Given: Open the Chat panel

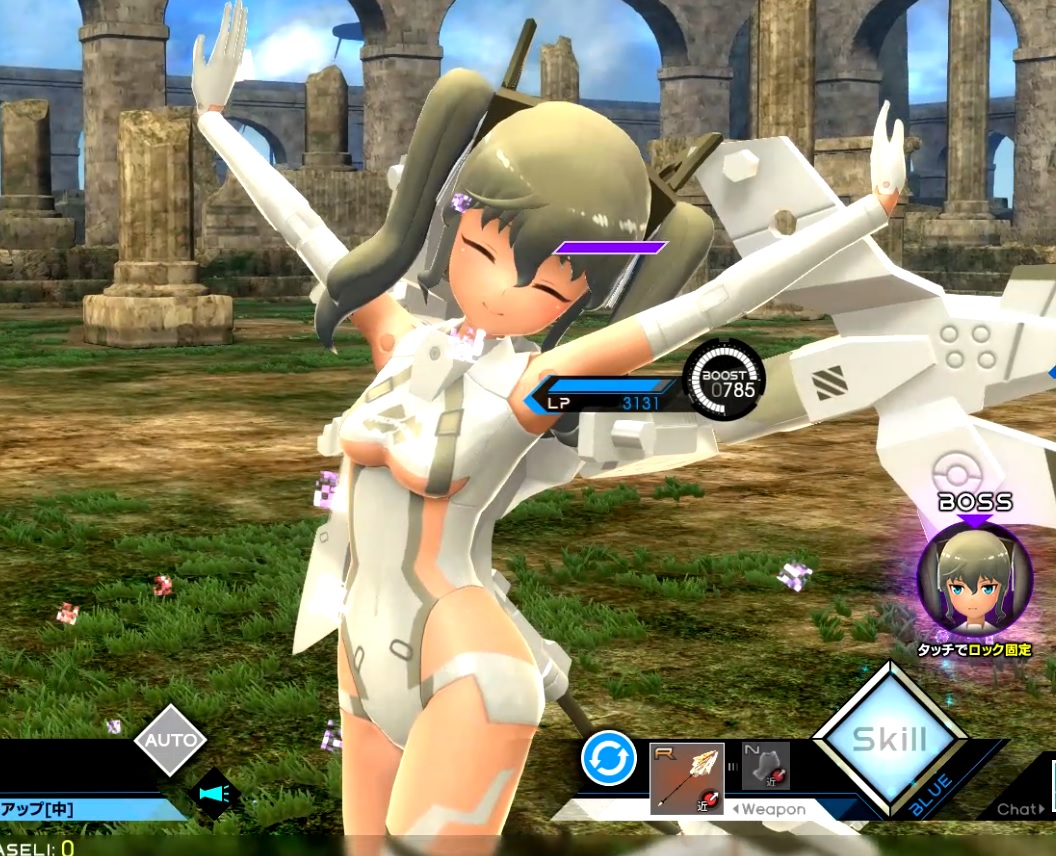Looking at the screenshot, I should [1020, 809].
